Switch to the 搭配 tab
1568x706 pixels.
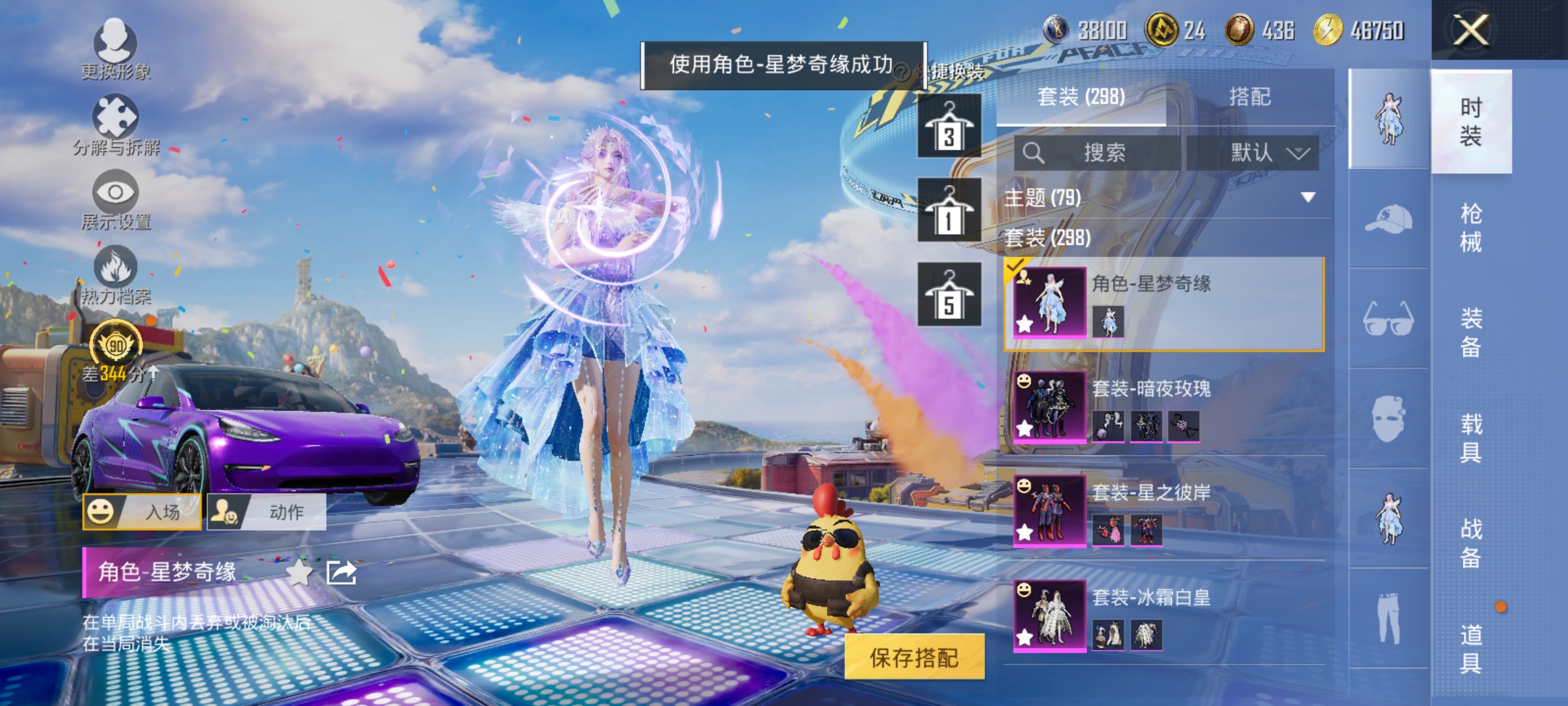(1251, 97)
